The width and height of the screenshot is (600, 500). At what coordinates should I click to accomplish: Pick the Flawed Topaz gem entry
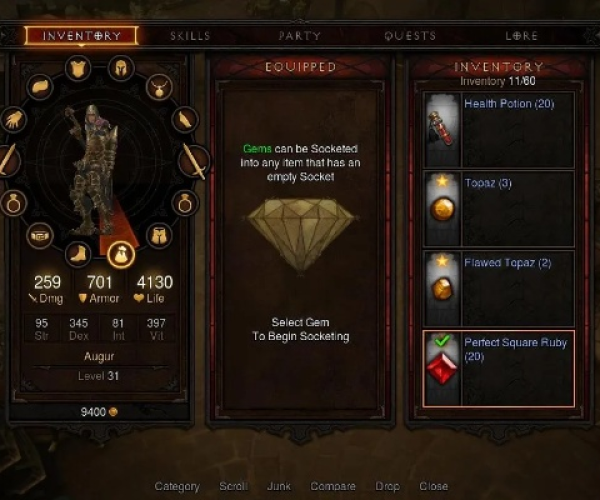(499, 286)
